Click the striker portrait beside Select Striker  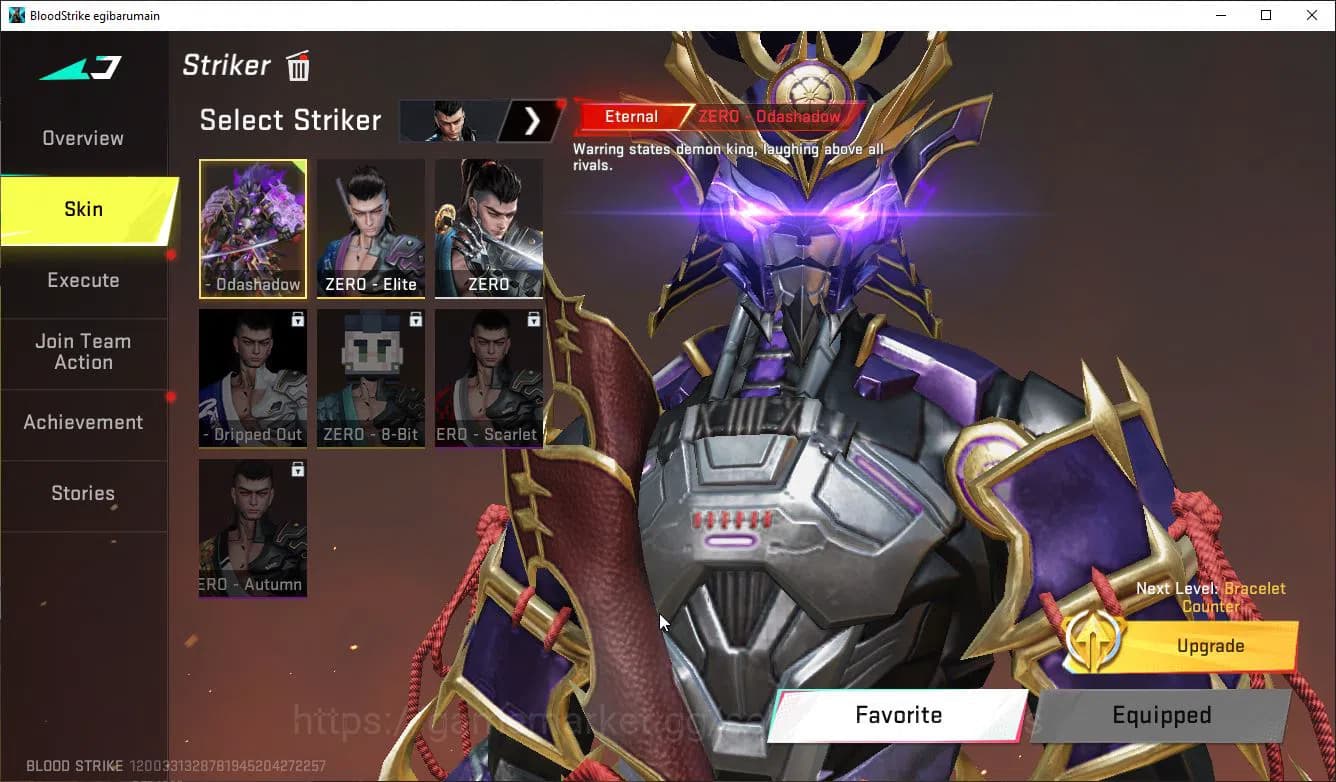tap(447, 120)
